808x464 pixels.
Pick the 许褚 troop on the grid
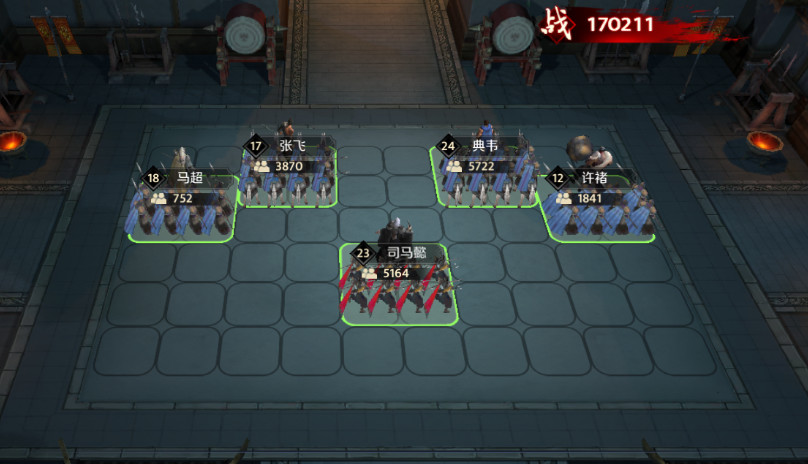coord(597,210)
